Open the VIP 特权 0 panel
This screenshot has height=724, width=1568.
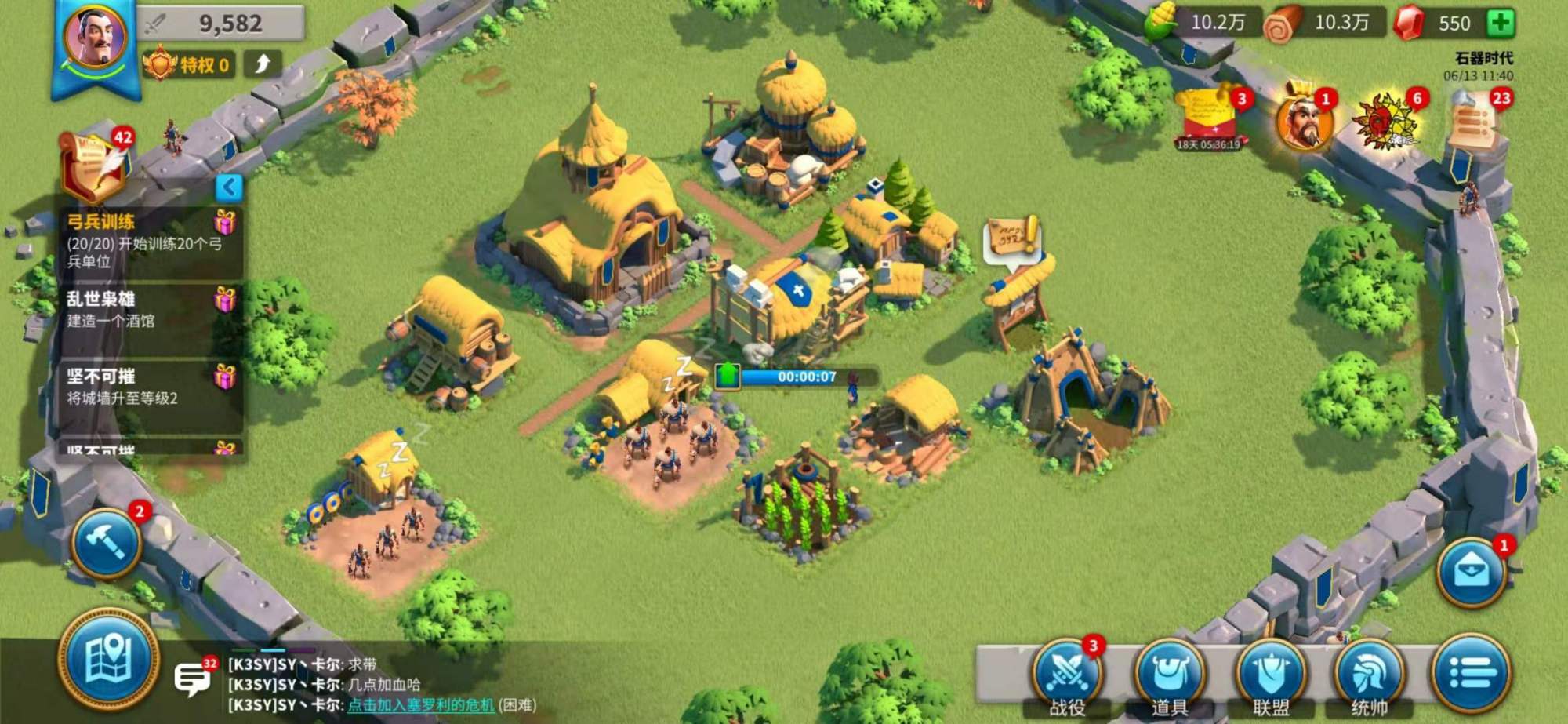pyautogui.click(x=189, y=64)
